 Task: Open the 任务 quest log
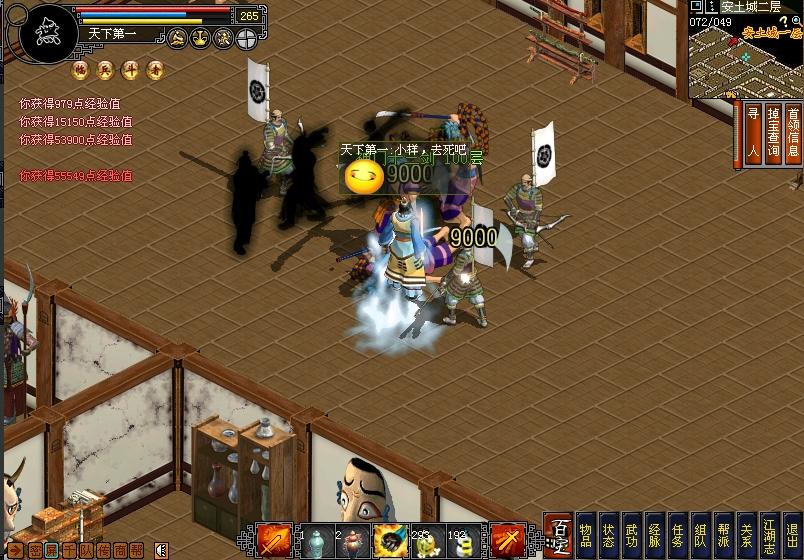point(677,535)
